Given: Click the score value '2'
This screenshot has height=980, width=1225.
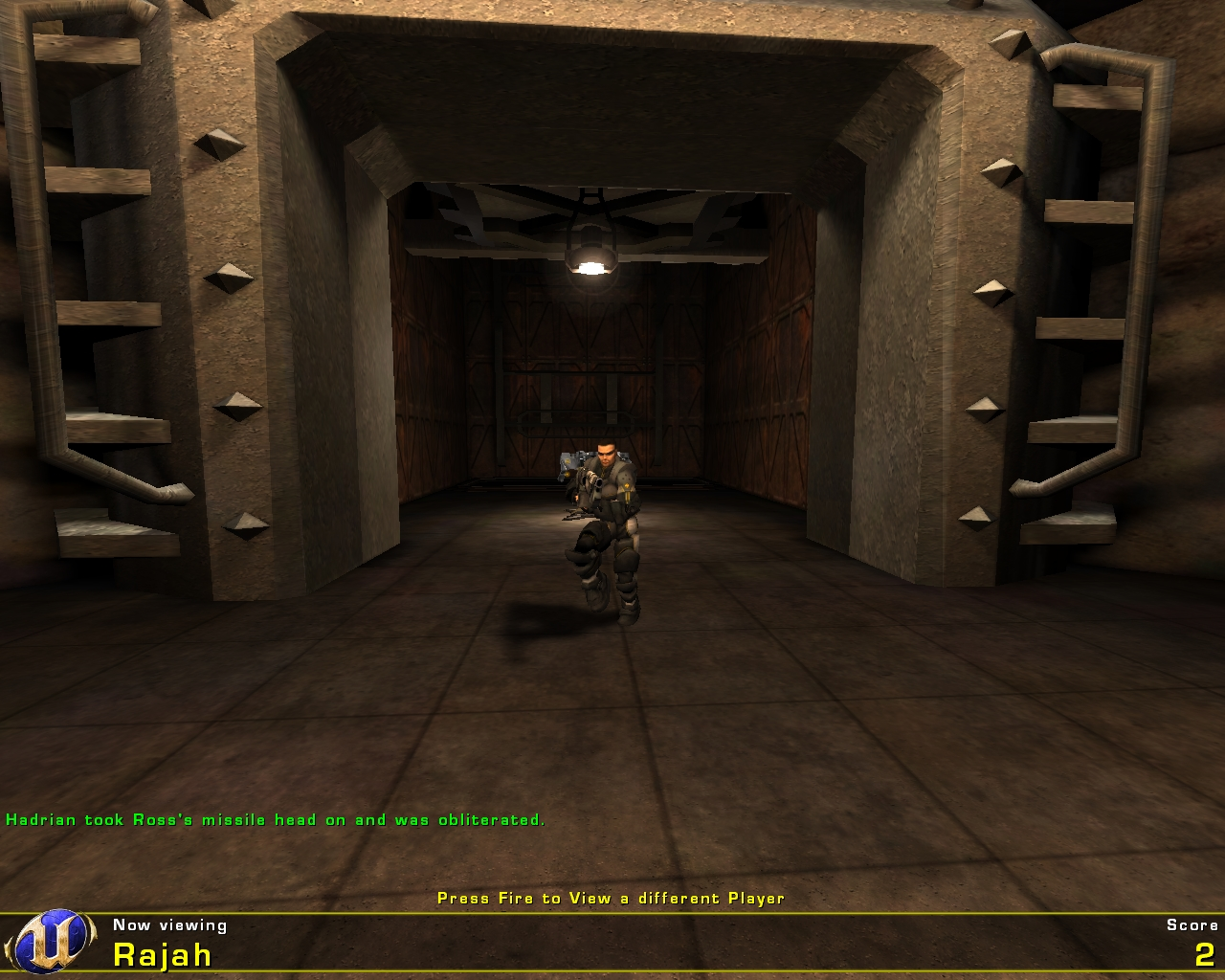Looking at the screenshot, I should click(x=1207, y=953).
